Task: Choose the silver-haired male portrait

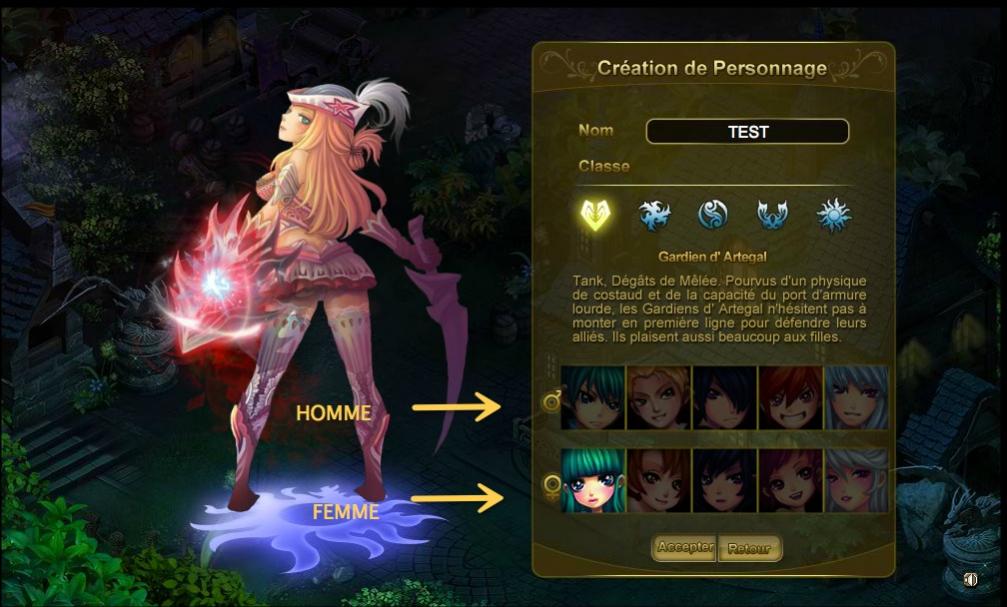Action: (856, 397)
